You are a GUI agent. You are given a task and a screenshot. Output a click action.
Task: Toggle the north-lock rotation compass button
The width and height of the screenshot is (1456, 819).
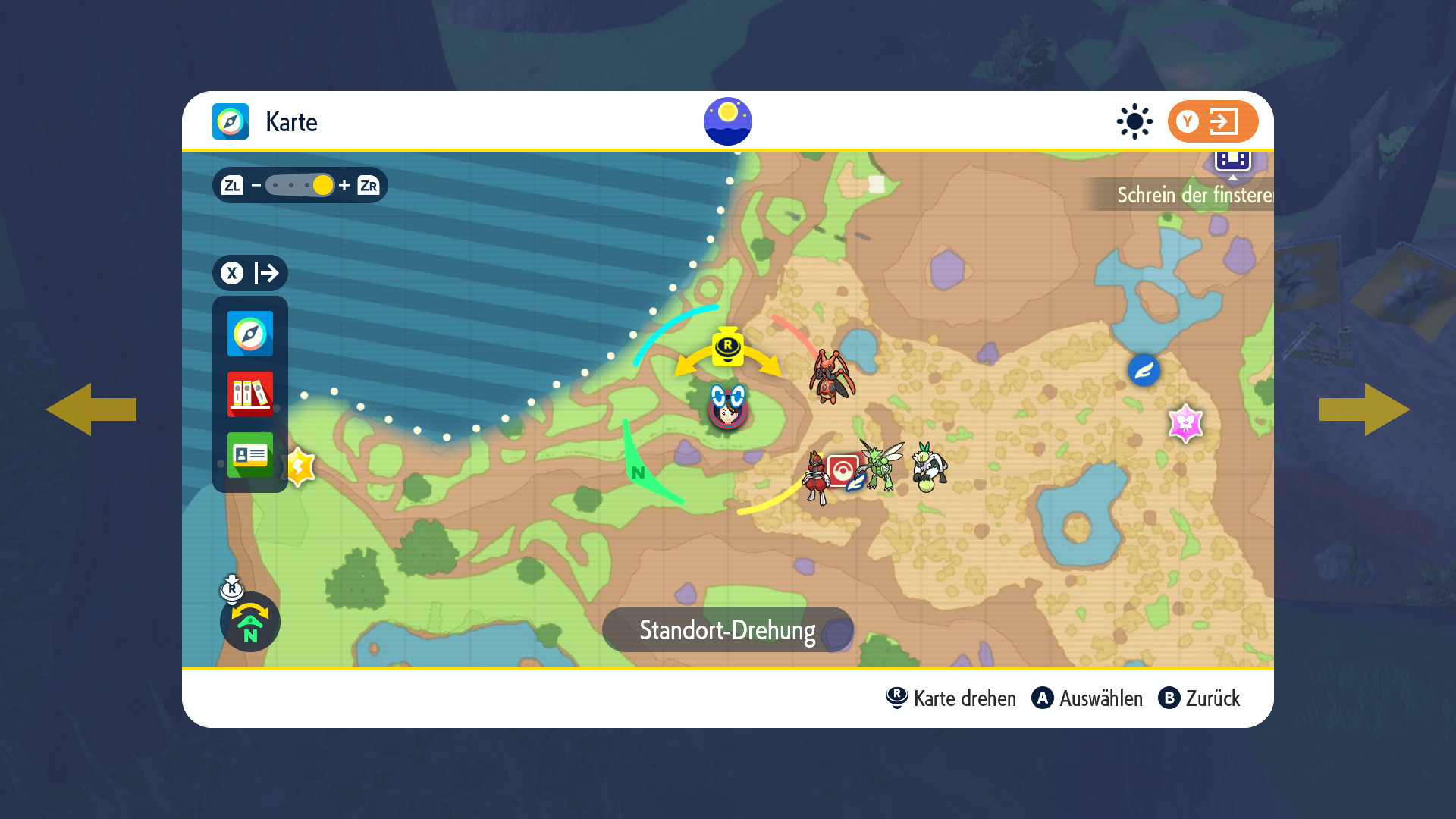pos(250,622)
